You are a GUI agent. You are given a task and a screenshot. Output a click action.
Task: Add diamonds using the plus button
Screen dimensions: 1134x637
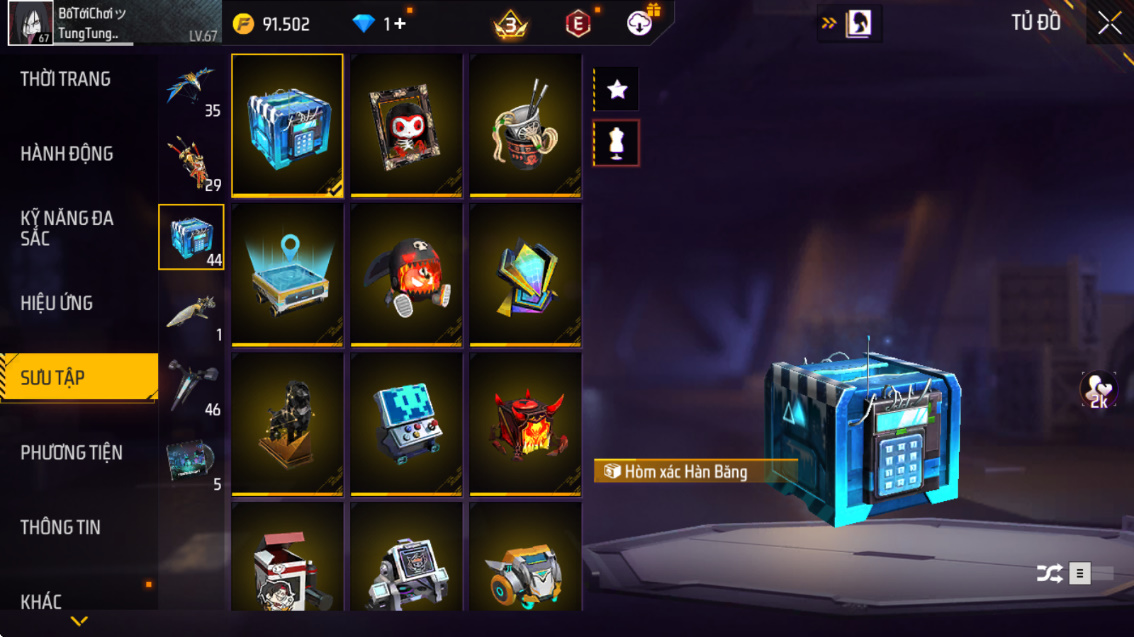click(399, 24)
